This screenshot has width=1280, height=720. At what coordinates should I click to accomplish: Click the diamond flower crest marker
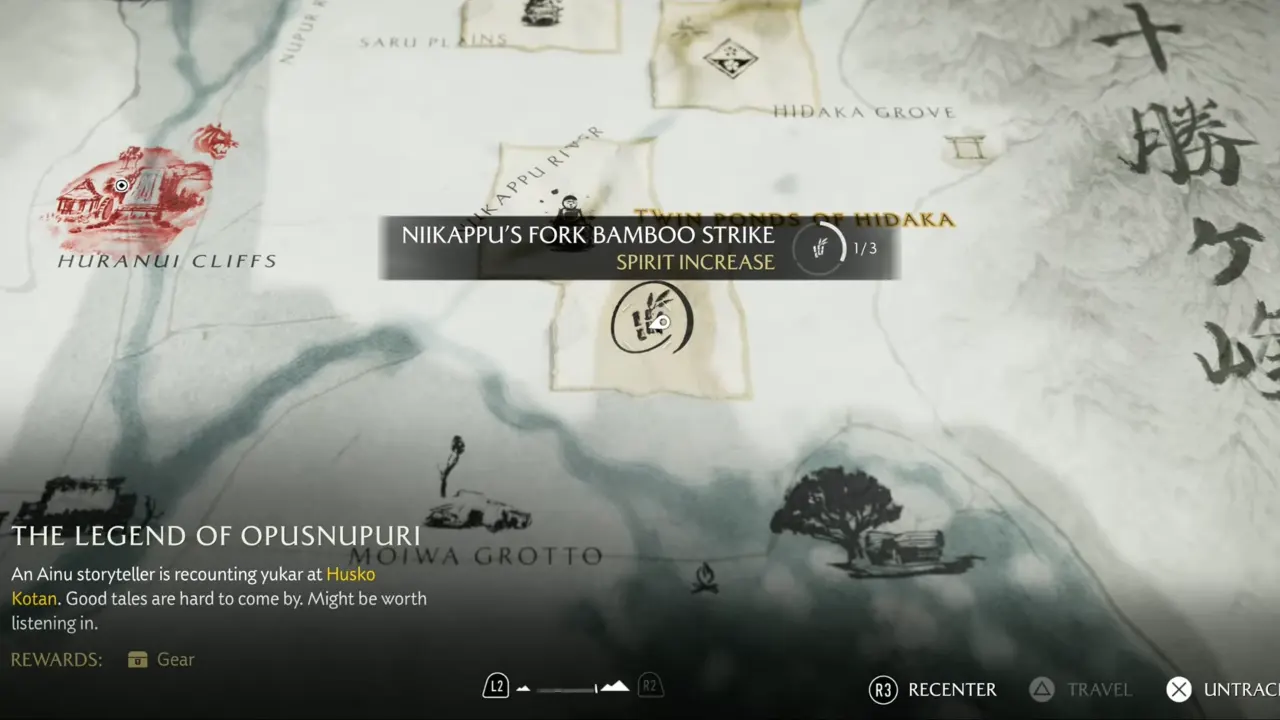pos(730,56)
